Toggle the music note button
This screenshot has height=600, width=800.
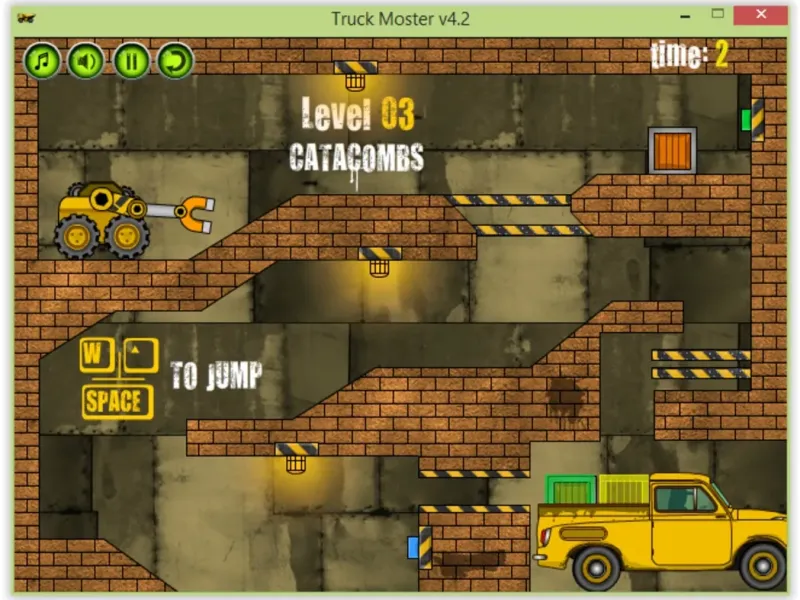tap(42, 61)
